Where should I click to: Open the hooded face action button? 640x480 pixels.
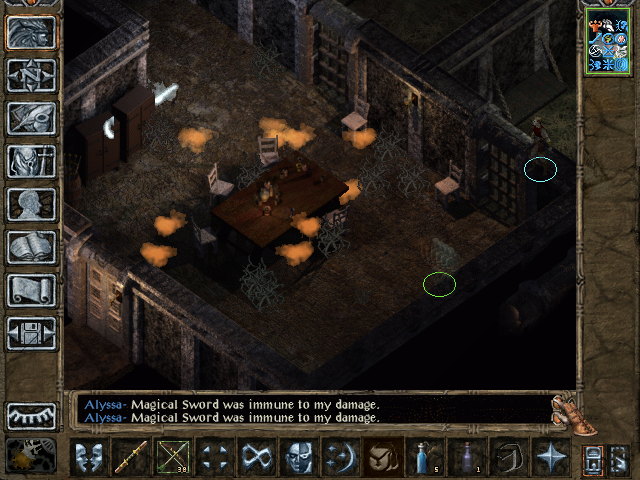299,458
